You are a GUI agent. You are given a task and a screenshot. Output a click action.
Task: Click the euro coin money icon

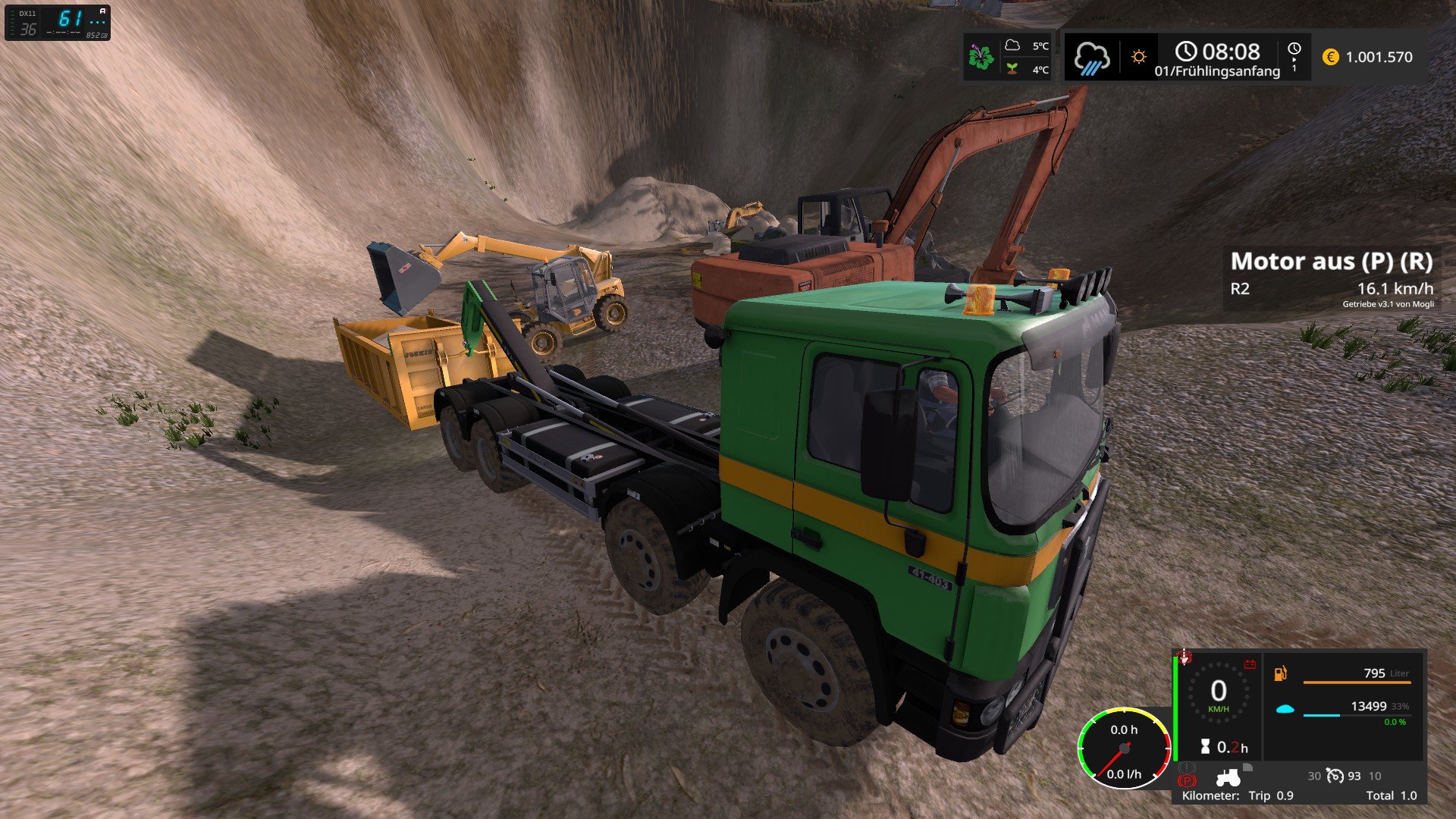pyautogui.click(x=1330, y=57)
